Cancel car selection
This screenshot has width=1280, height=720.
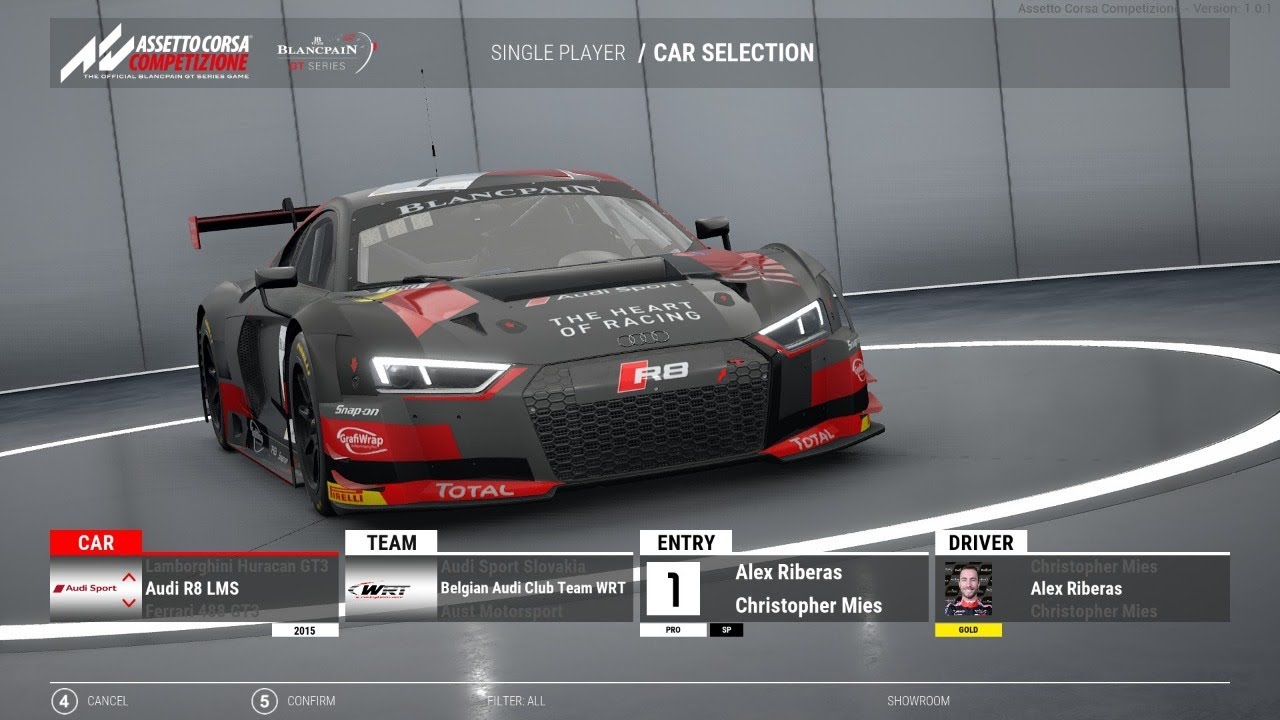(x=90, y=701)
